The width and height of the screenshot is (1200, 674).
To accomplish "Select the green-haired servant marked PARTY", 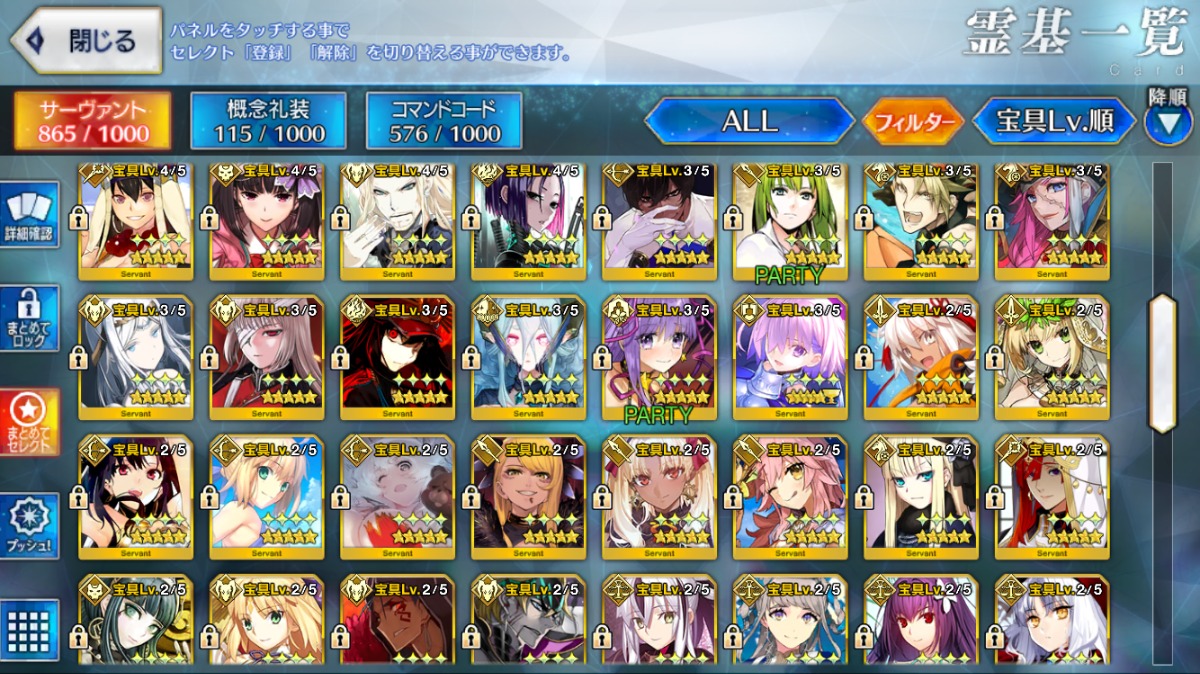I will click(x=790, y=220).
